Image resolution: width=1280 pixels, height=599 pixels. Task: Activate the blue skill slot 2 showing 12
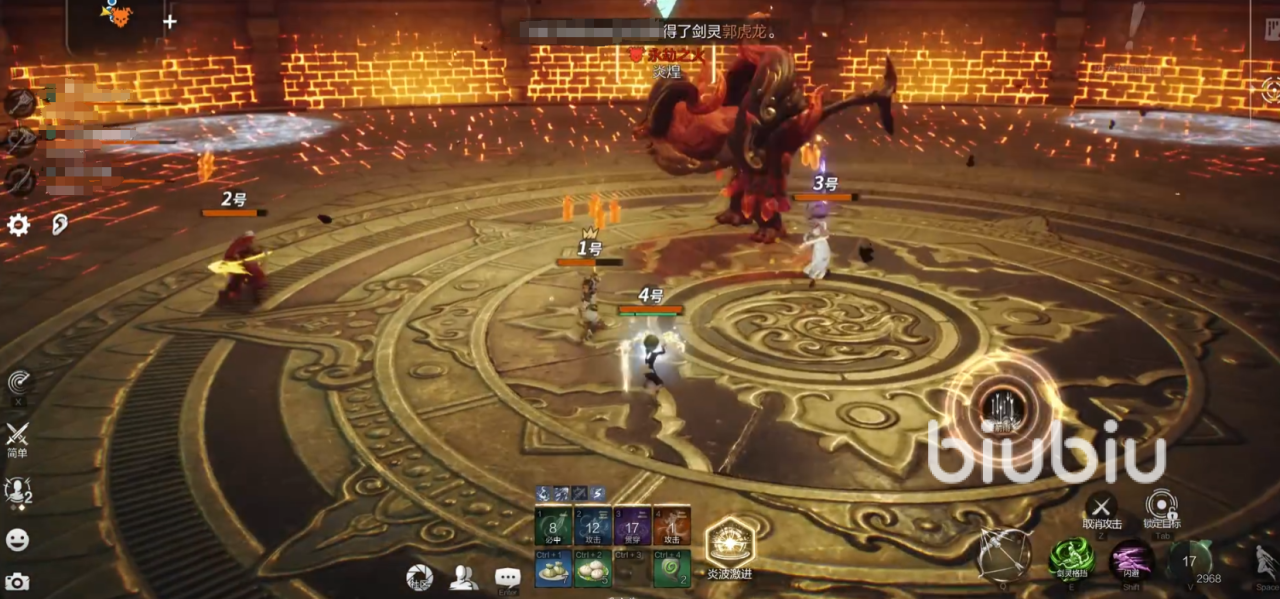(592, 526)
